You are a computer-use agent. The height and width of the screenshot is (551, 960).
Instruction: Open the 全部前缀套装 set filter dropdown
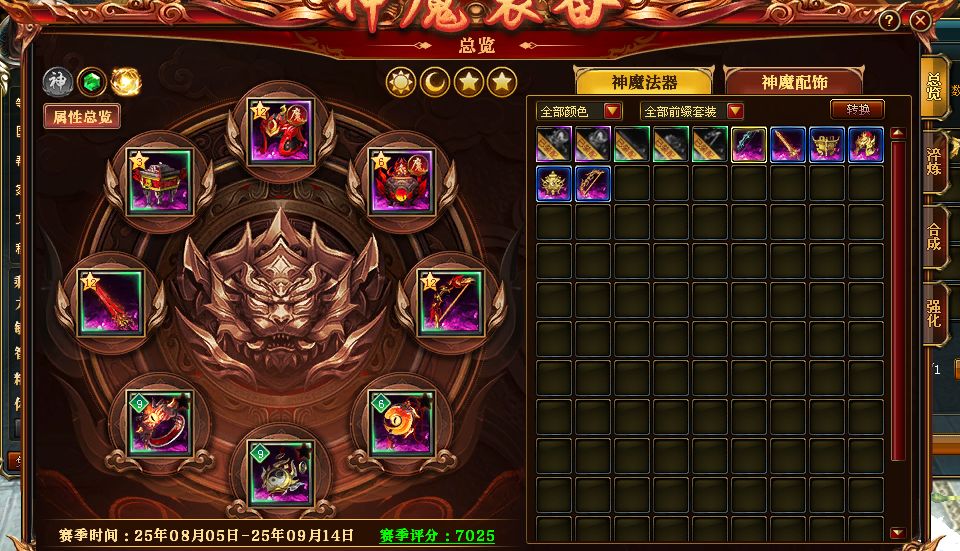[692, 111]
